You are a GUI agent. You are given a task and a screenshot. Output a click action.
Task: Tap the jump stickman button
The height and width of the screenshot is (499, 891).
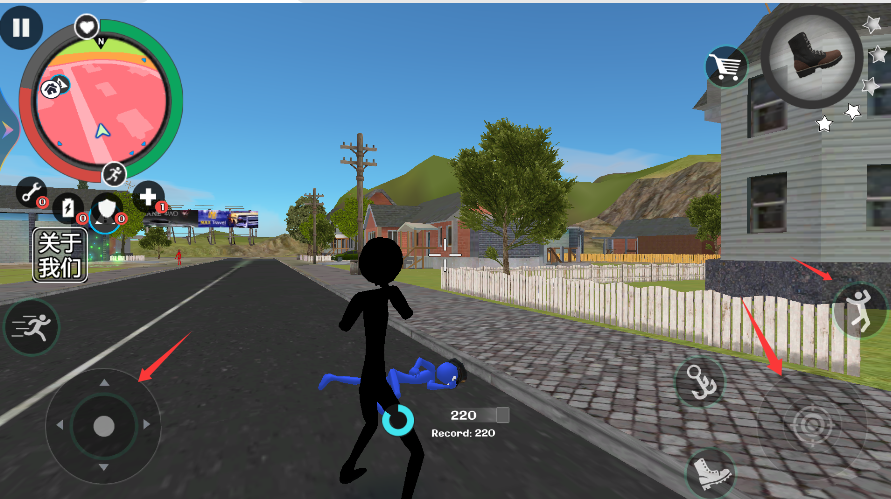858,309
